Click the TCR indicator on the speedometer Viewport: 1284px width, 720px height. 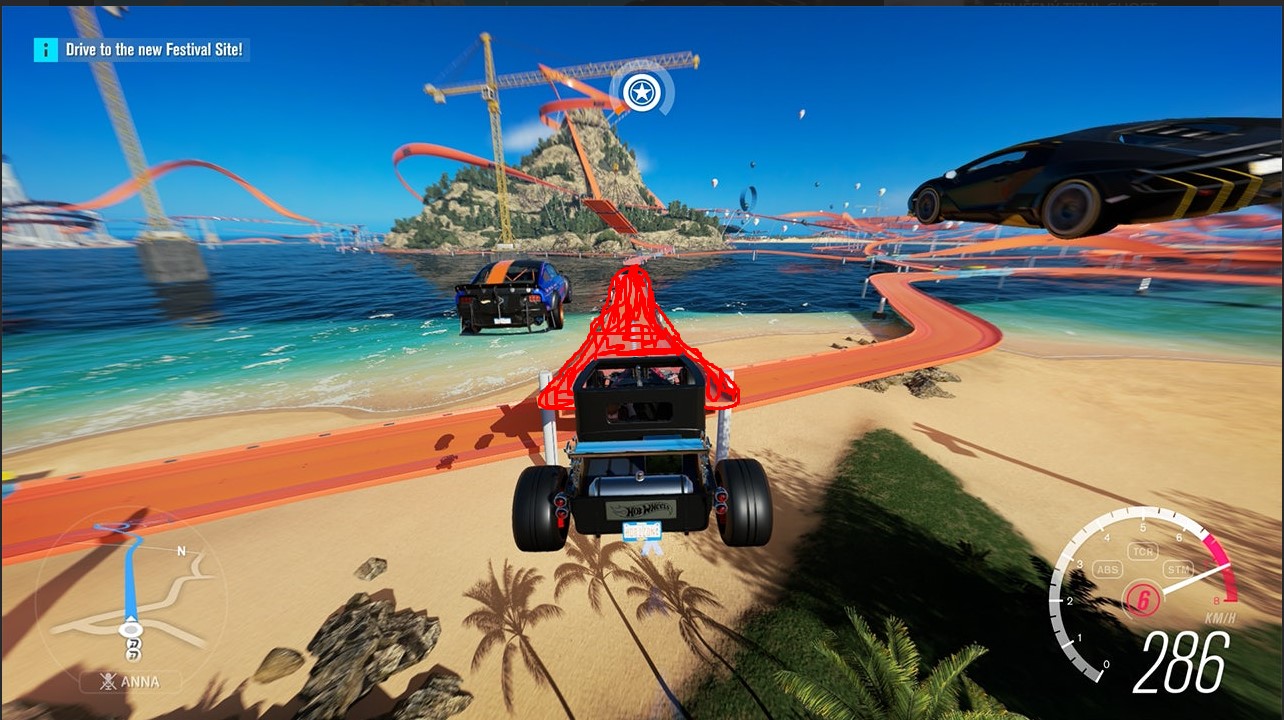pos(1142,551)
